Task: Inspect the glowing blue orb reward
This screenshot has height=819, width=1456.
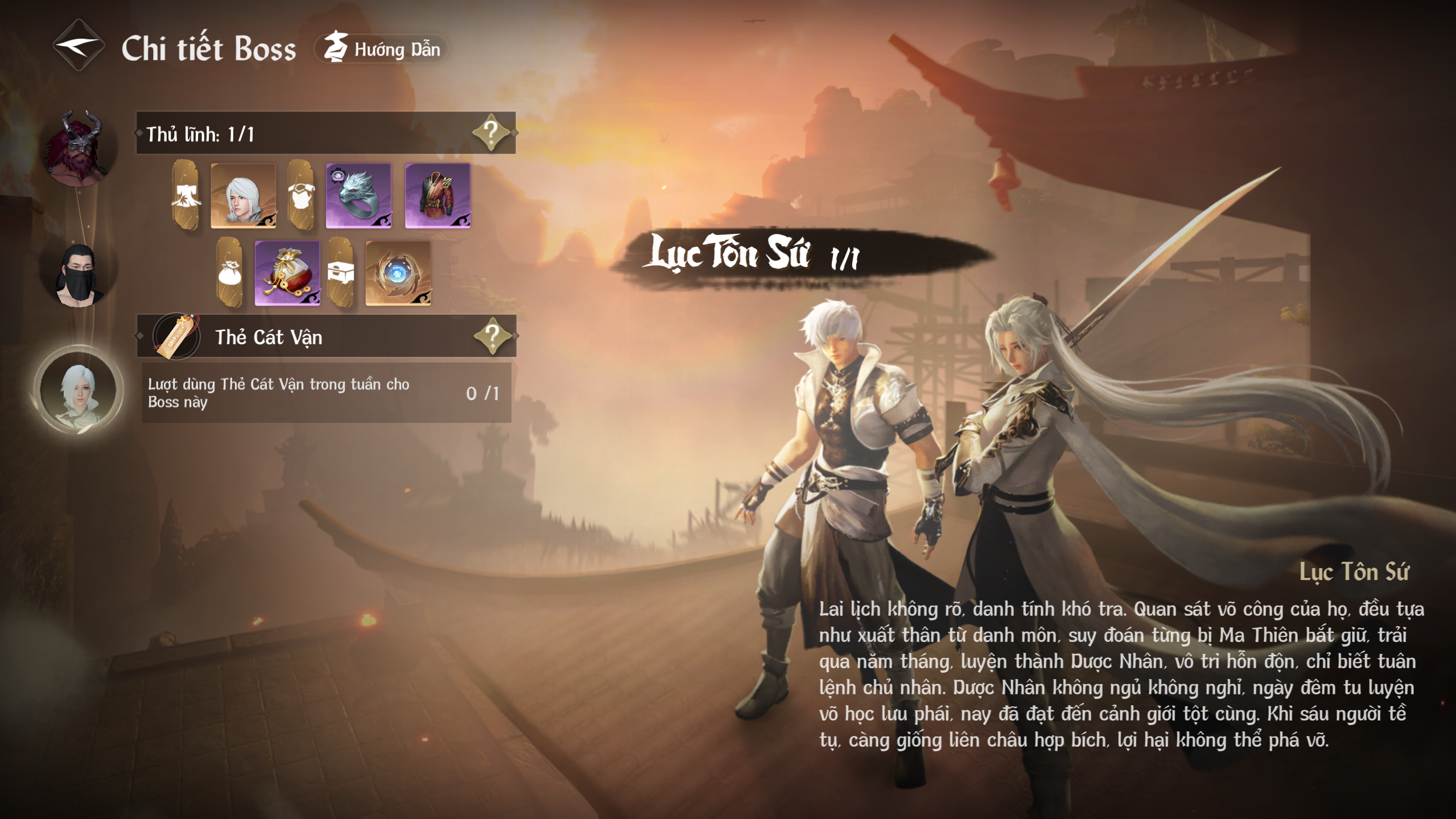Action: (398, 273)
